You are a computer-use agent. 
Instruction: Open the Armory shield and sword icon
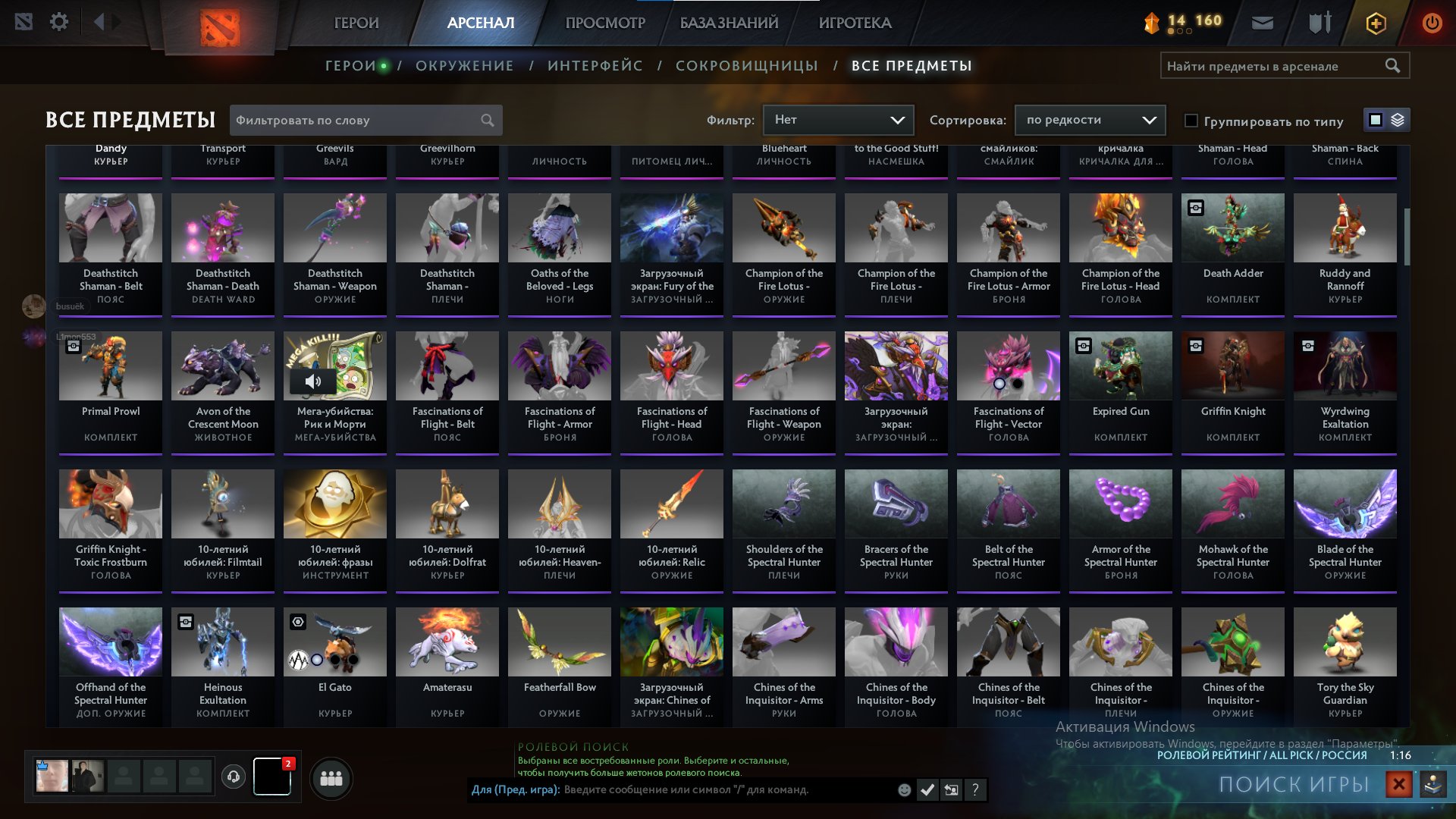tap(1319, 22)
